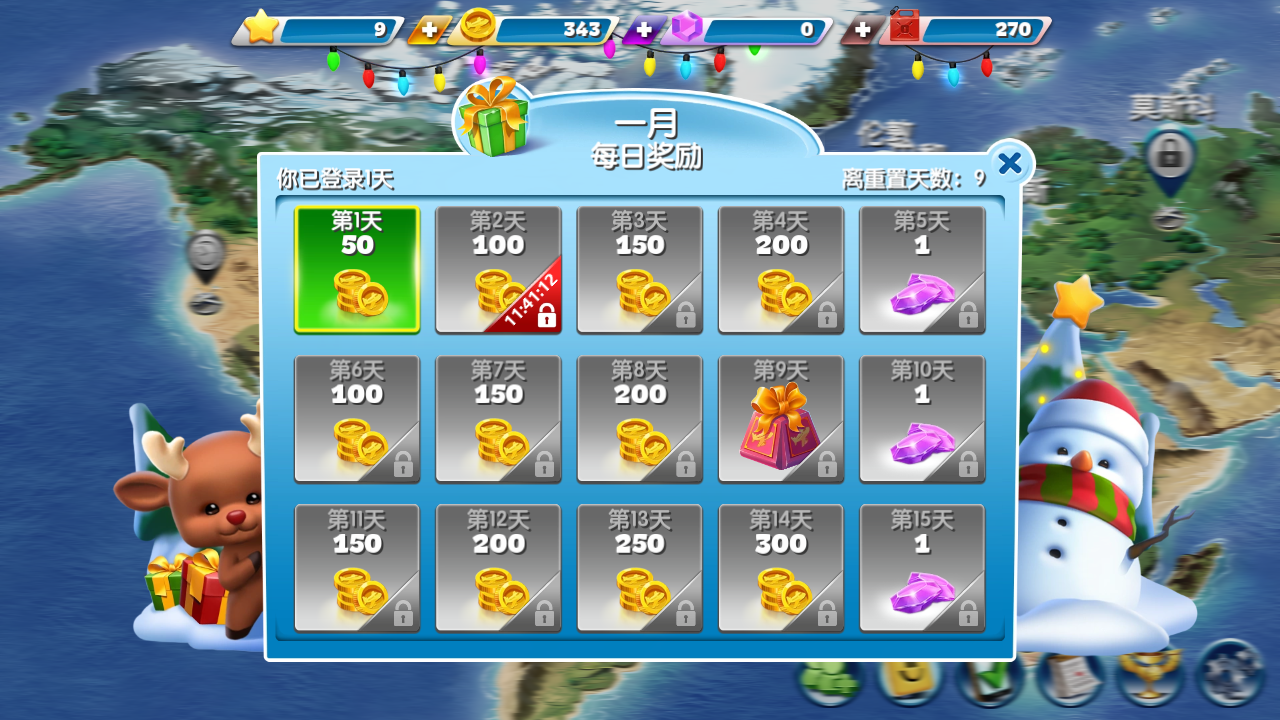The image size is (1280, 720).
Task: Select the Day 9 red gift box tile
Action: 781,419
